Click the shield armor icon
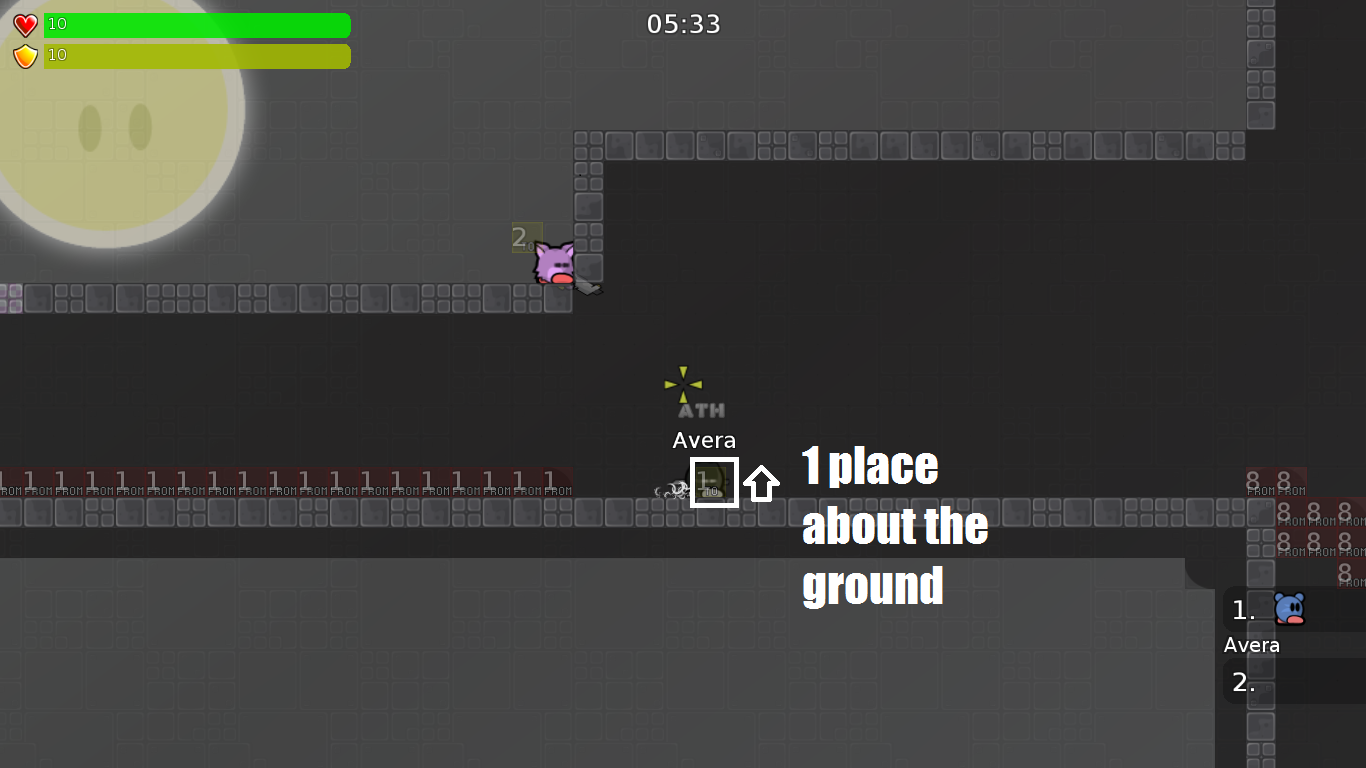This screenshot has width=1366, height=768. [25, 55]
